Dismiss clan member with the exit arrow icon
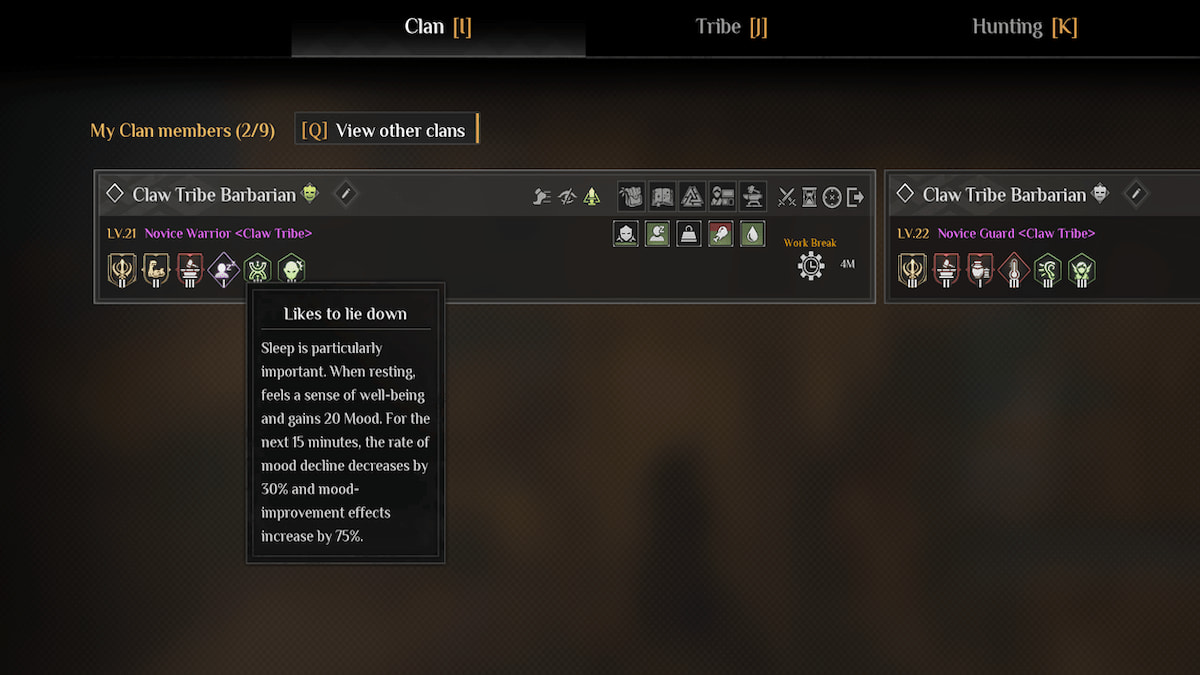This screenshot has height=675, width=1200. tap(855, 197)
